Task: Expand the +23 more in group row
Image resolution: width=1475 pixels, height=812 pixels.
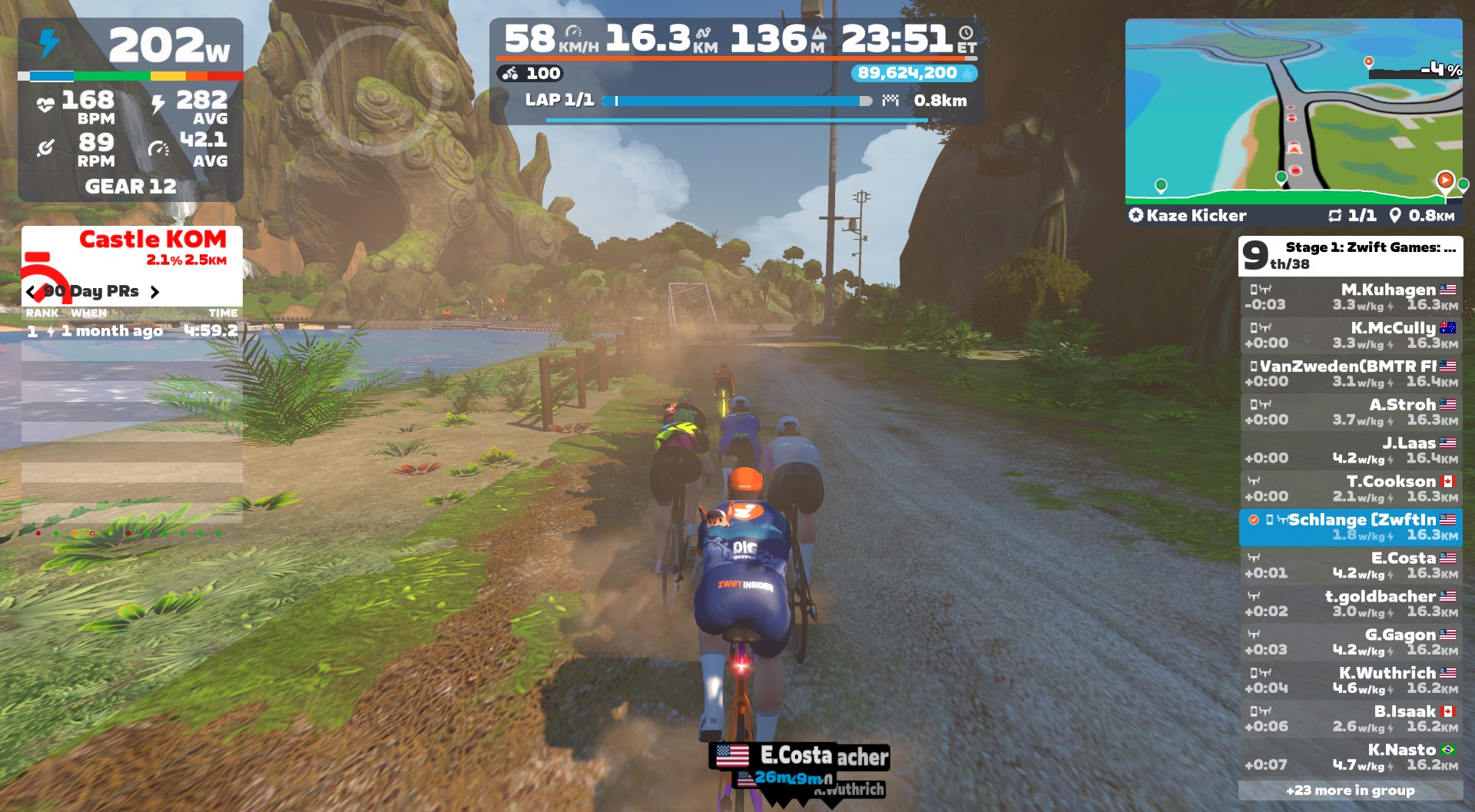Action: point(1351,790)
